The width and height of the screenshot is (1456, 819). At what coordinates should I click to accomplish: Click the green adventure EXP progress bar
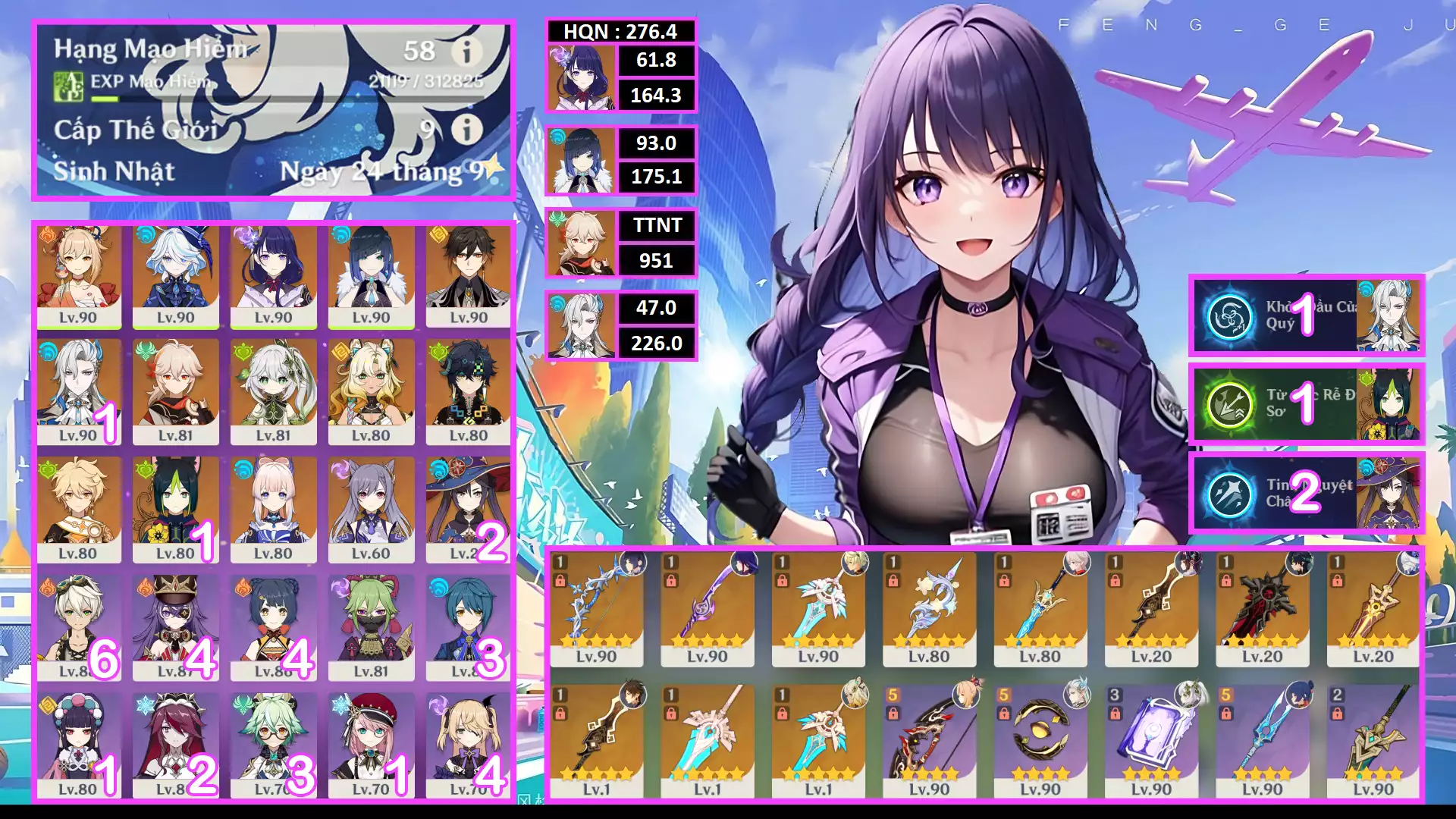point(106,97)
